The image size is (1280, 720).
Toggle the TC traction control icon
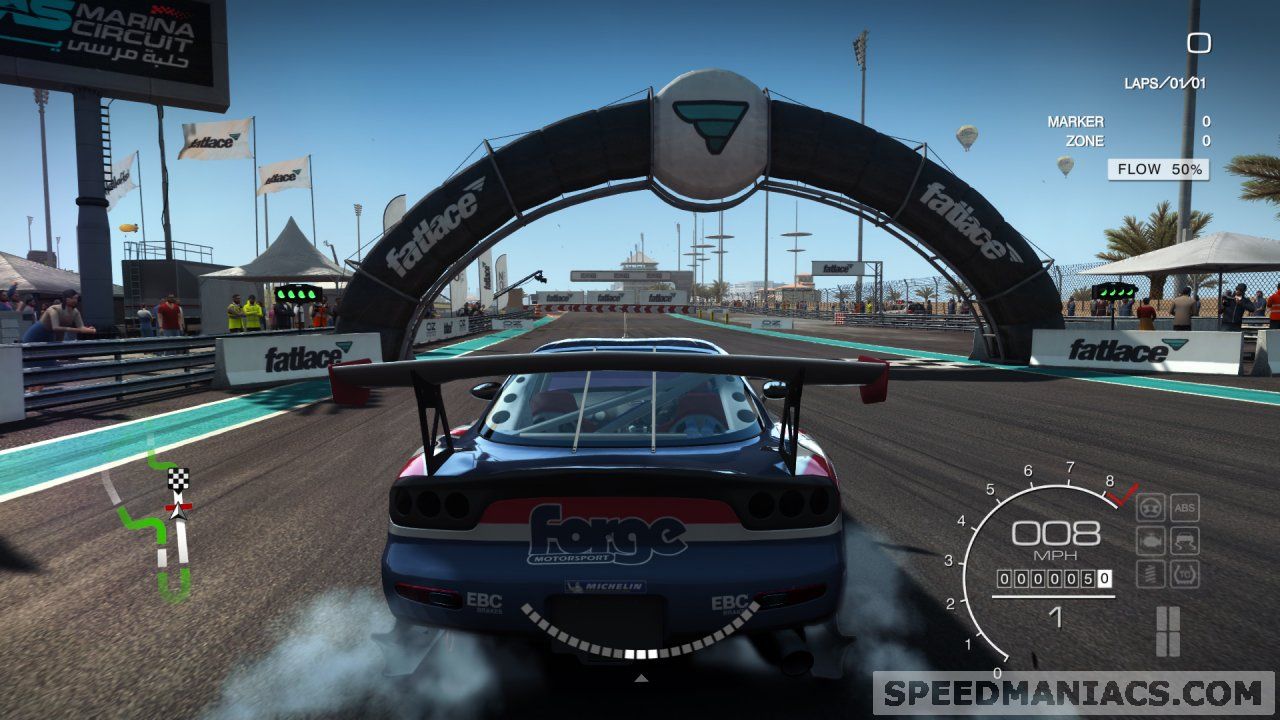(1185, 574)
